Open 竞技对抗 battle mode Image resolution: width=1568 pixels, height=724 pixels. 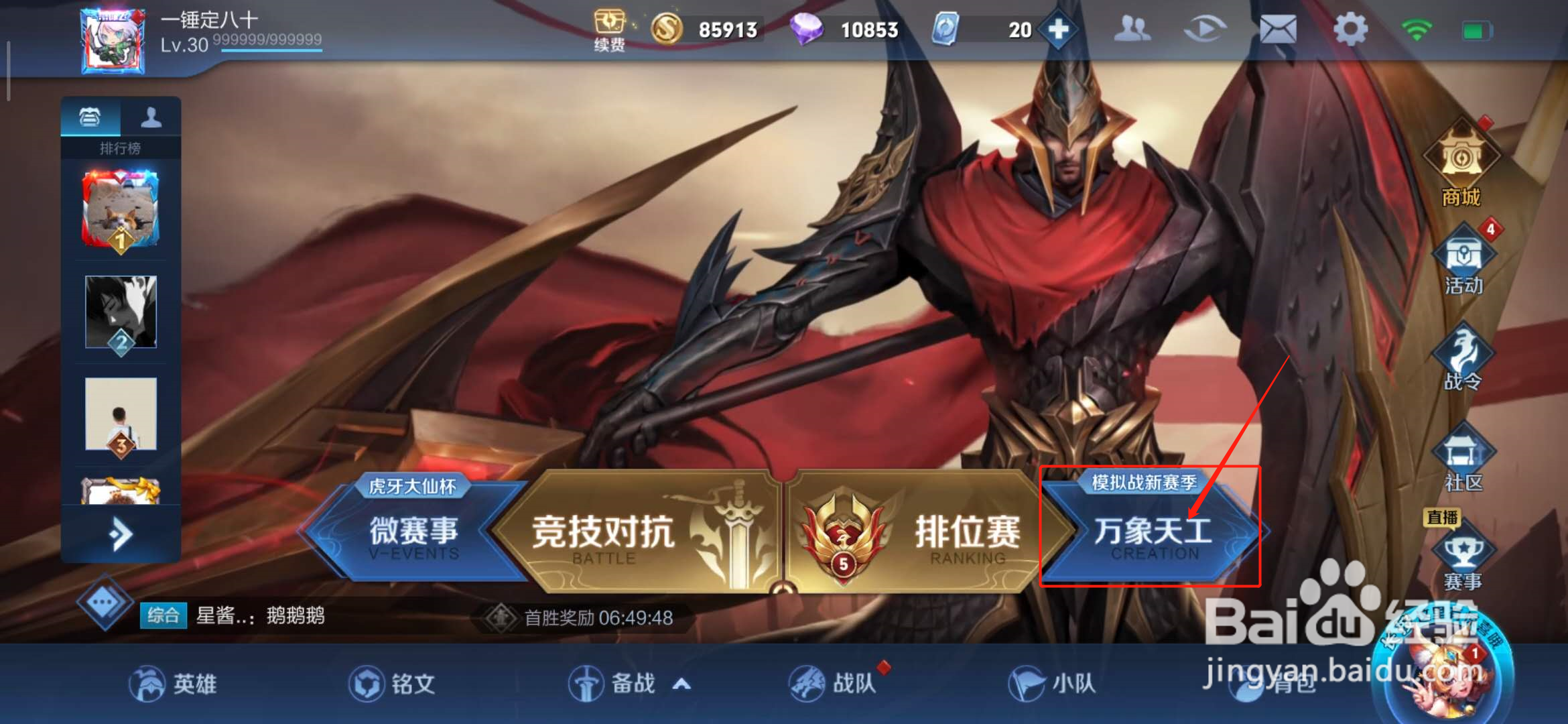603,533
